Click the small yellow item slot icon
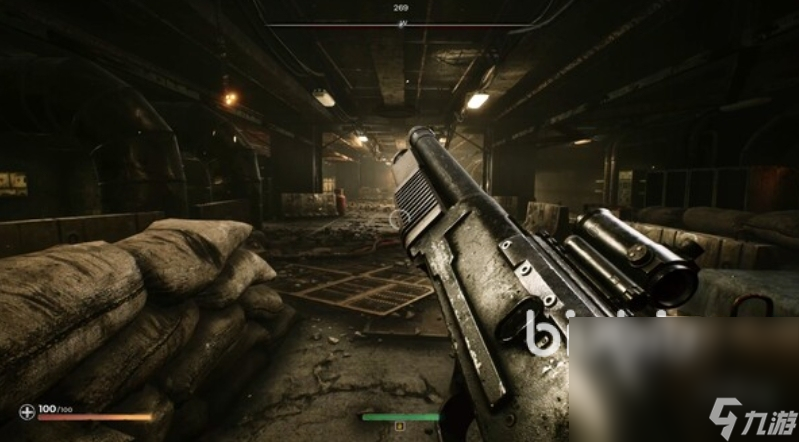 click(400, 428)
